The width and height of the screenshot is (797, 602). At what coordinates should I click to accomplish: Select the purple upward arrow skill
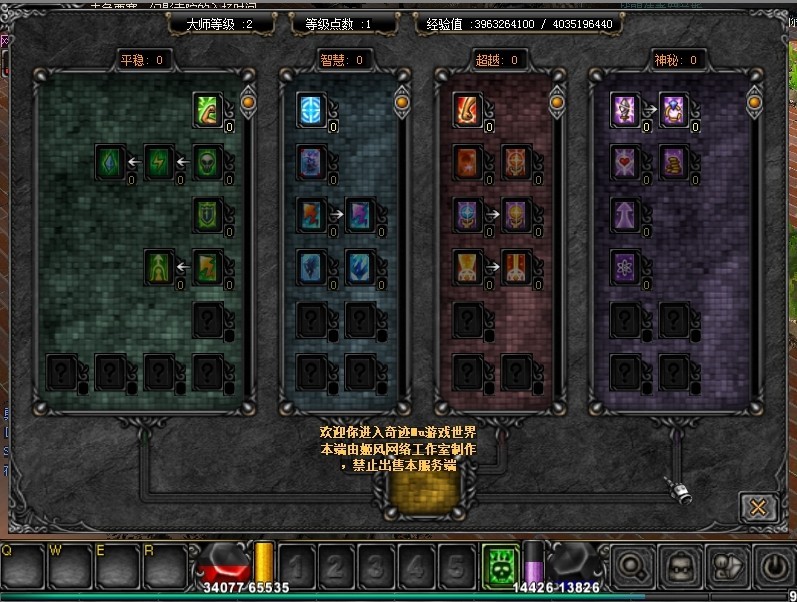coord(625,214)
